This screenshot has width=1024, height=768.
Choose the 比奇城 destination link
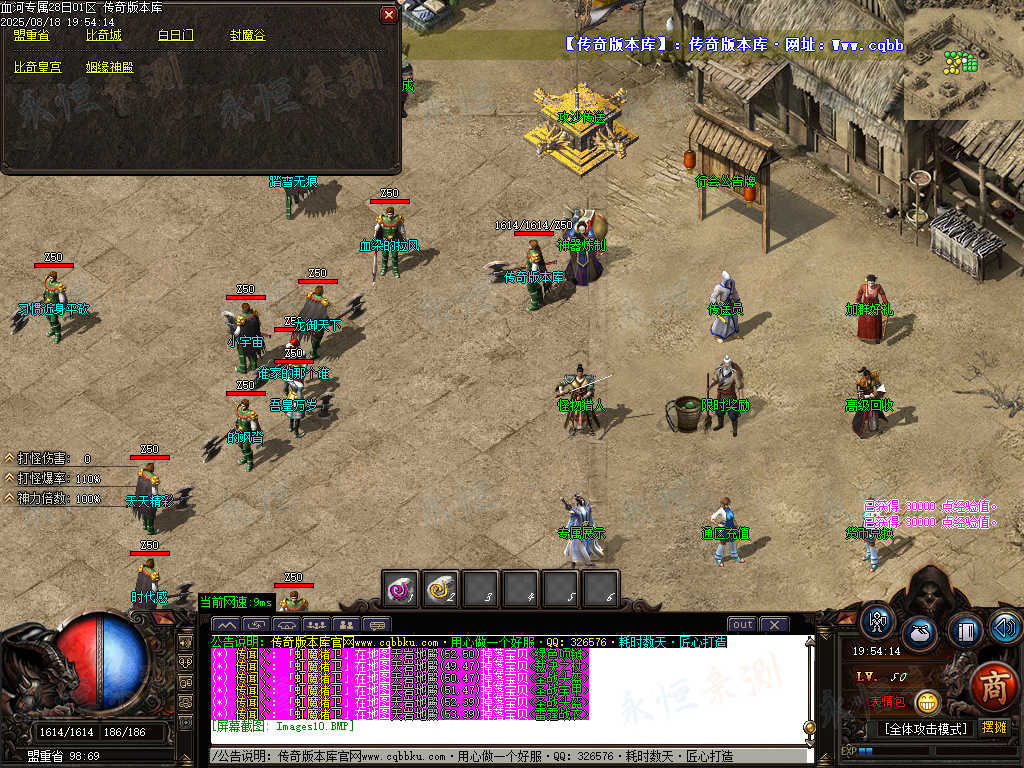pos(104,36)
